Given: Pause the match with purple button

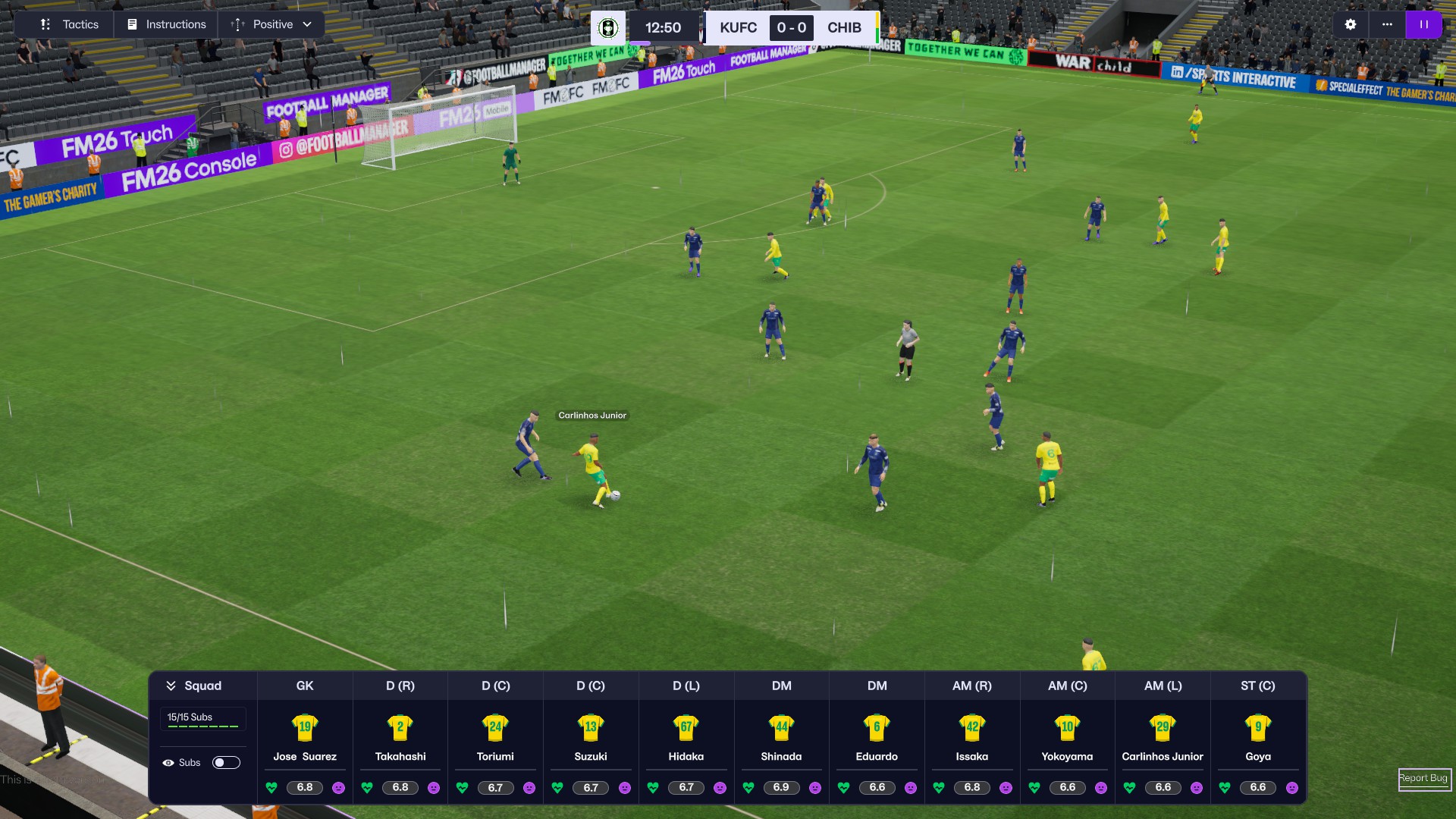Looking at the screenshot, I should (1424, 24).
